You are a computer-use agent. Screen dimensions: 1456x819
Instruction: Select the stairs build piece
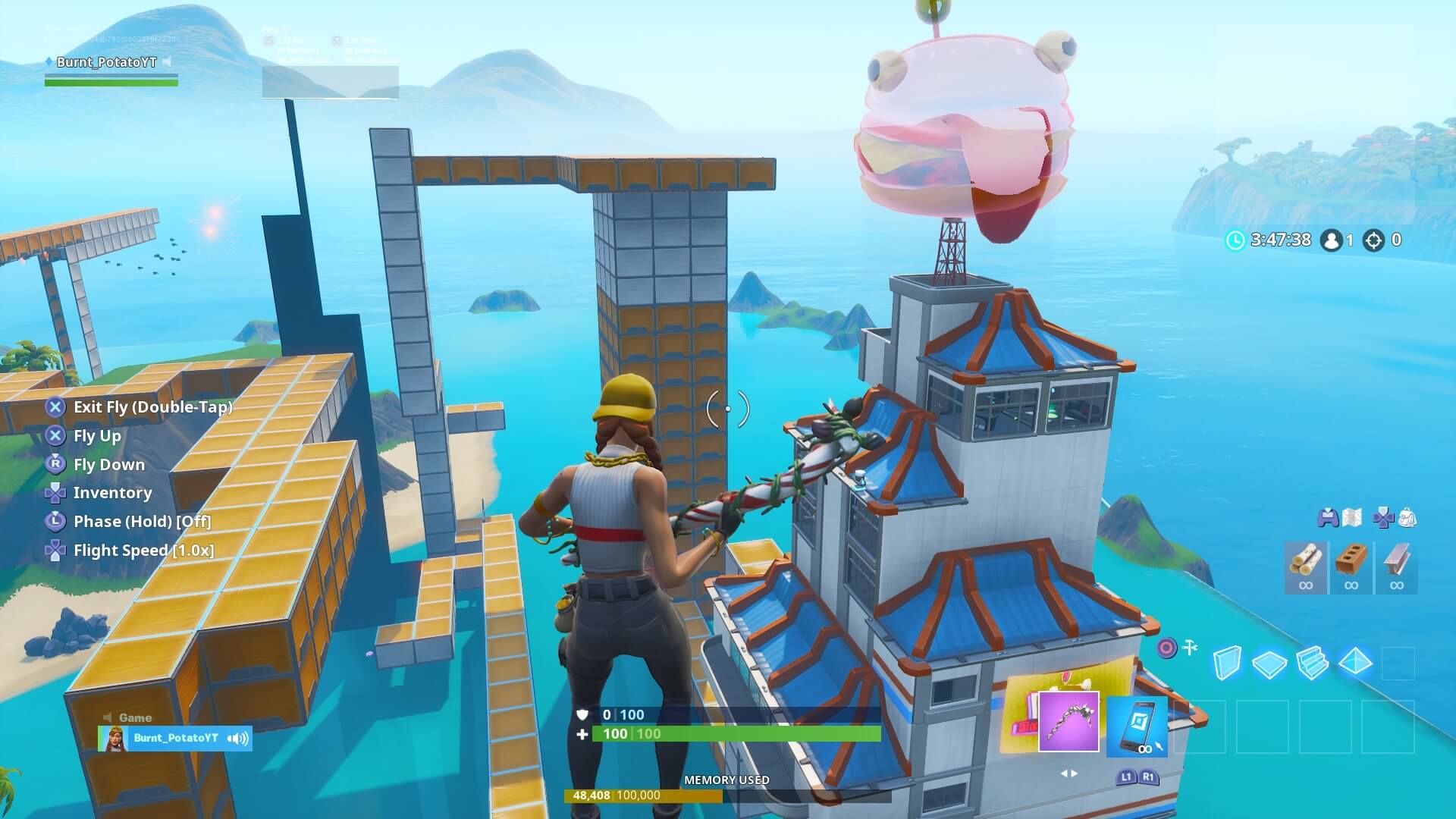tap(1313, 661)
